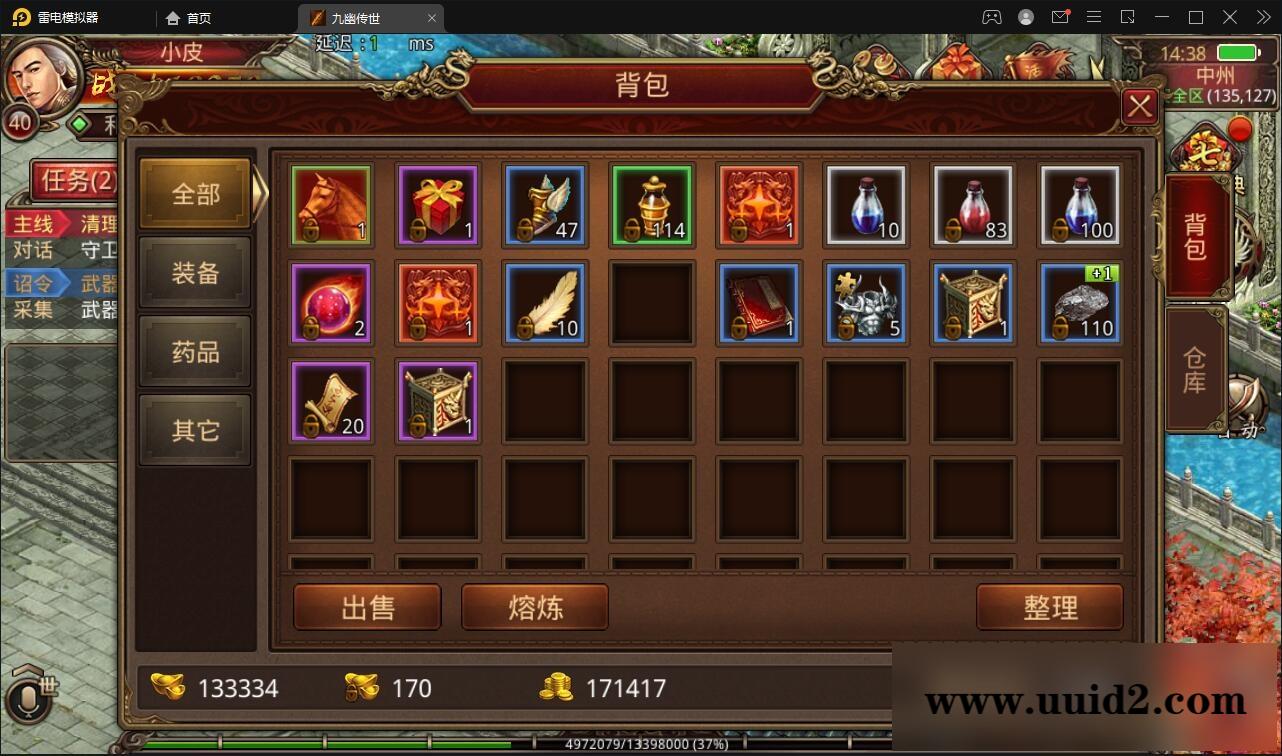
Task: Select the red orb item with count 2
Action: point(331,303)
